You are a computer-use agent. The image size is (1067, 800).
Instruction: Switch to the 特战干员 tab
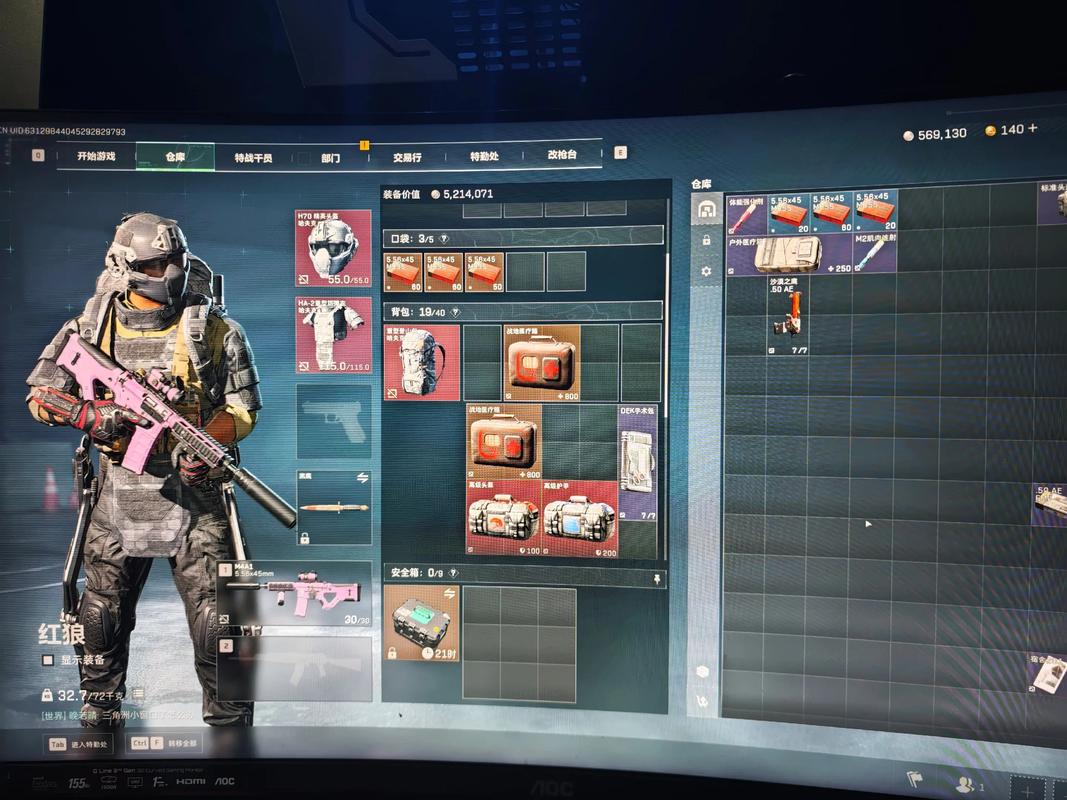[253, 157]
